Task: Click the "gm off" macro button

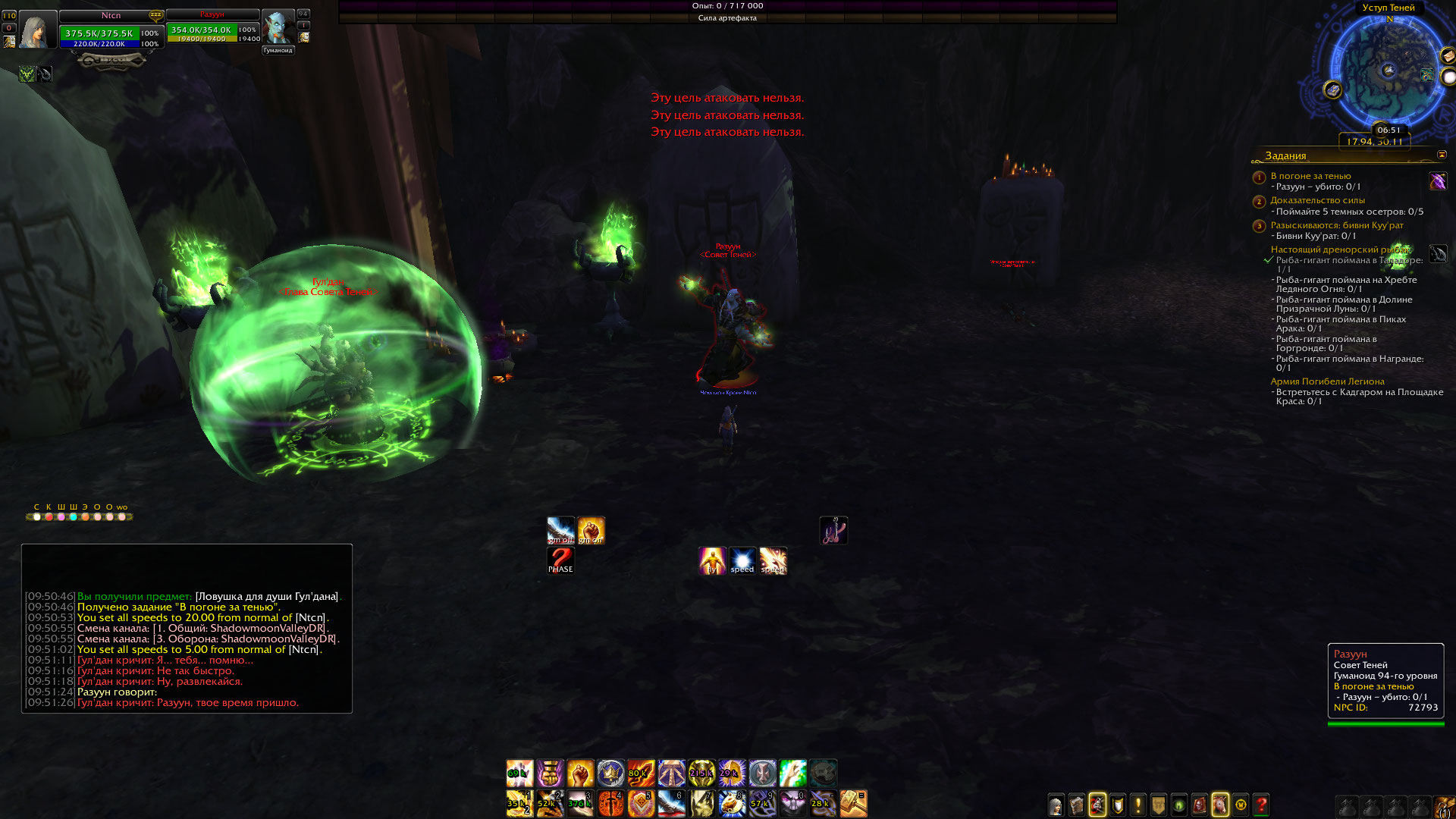Action: (x=560, y=530)
